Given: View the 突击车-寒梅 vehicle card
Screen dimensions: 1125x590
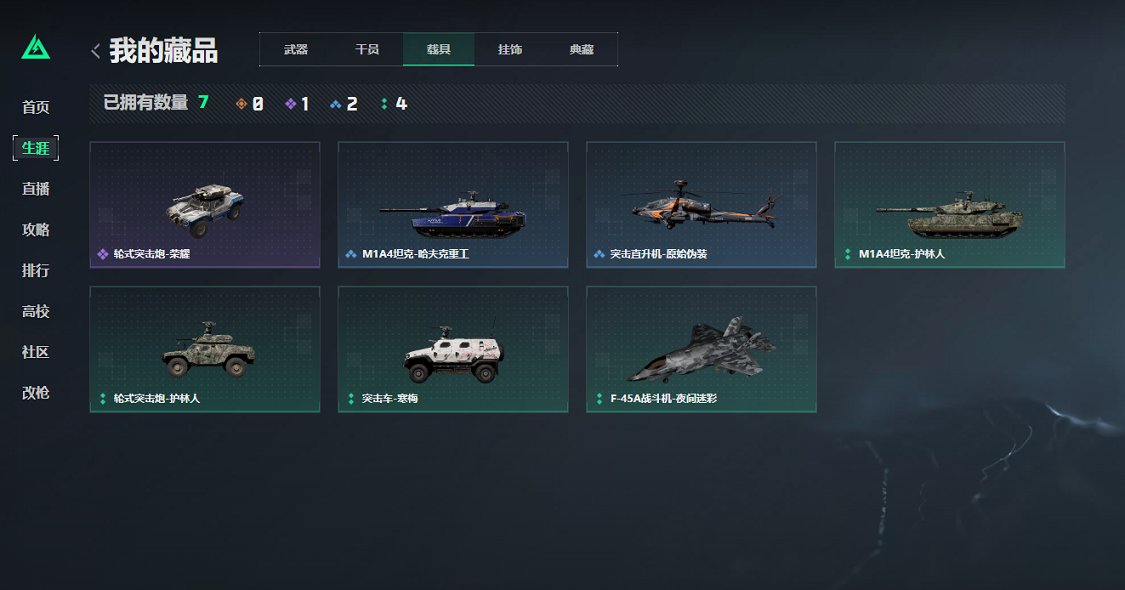Looking at the screenshot, I should pyautogui.click(x=453, y=349).
